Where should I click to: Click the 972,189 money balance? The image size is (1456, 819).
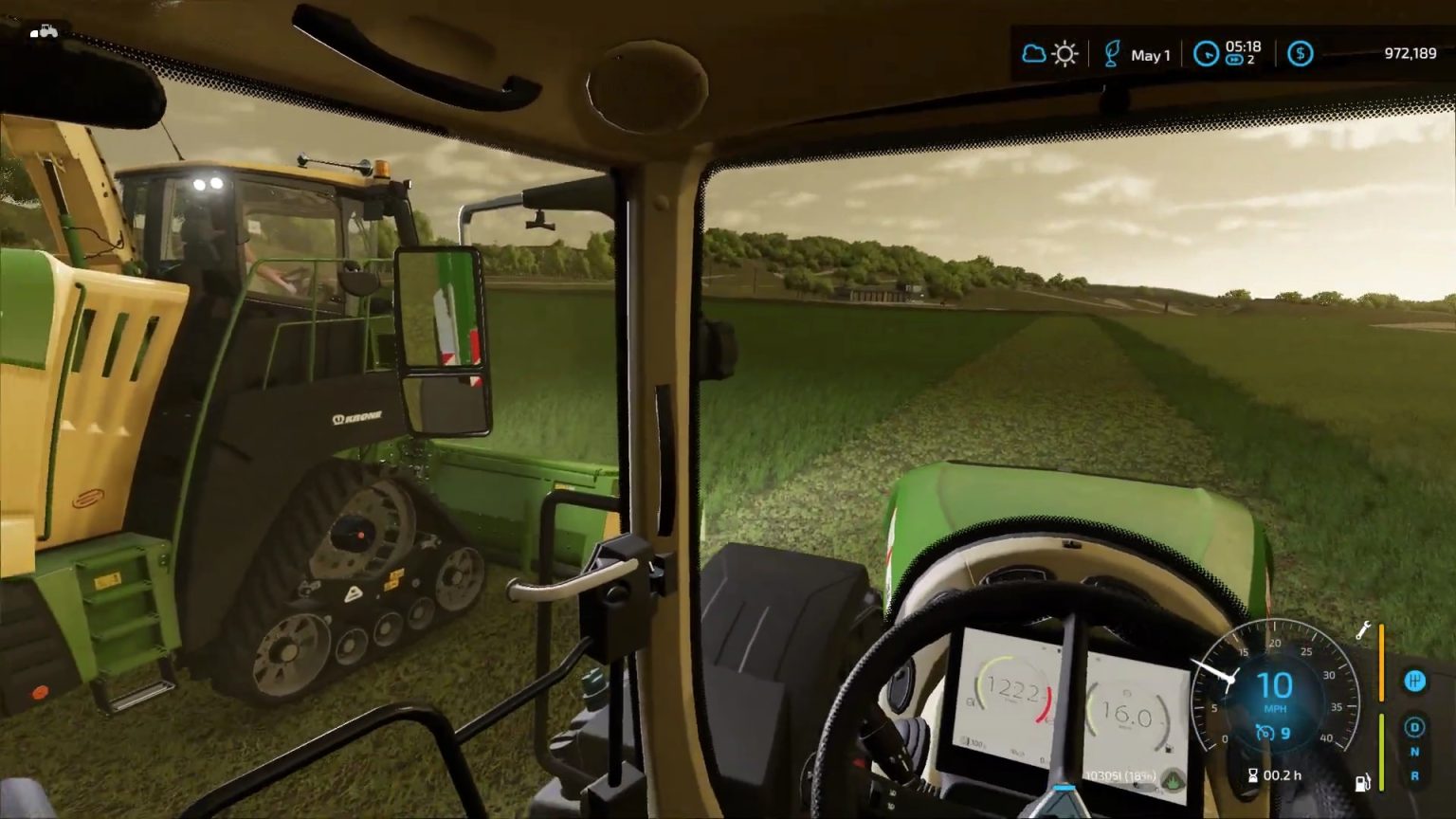tap(1410, 53)
